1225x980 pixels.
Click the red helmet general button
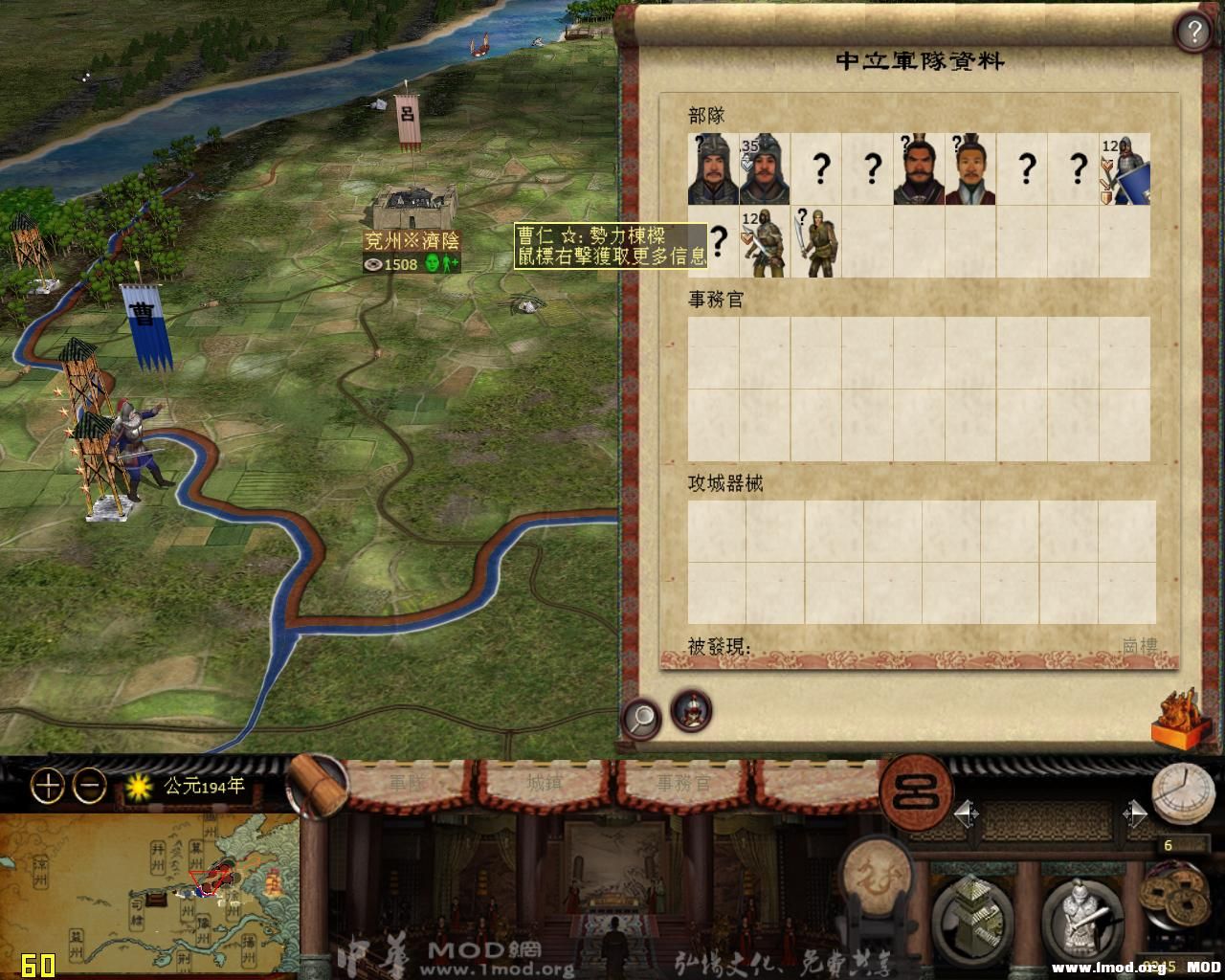[x=691, y=711]
